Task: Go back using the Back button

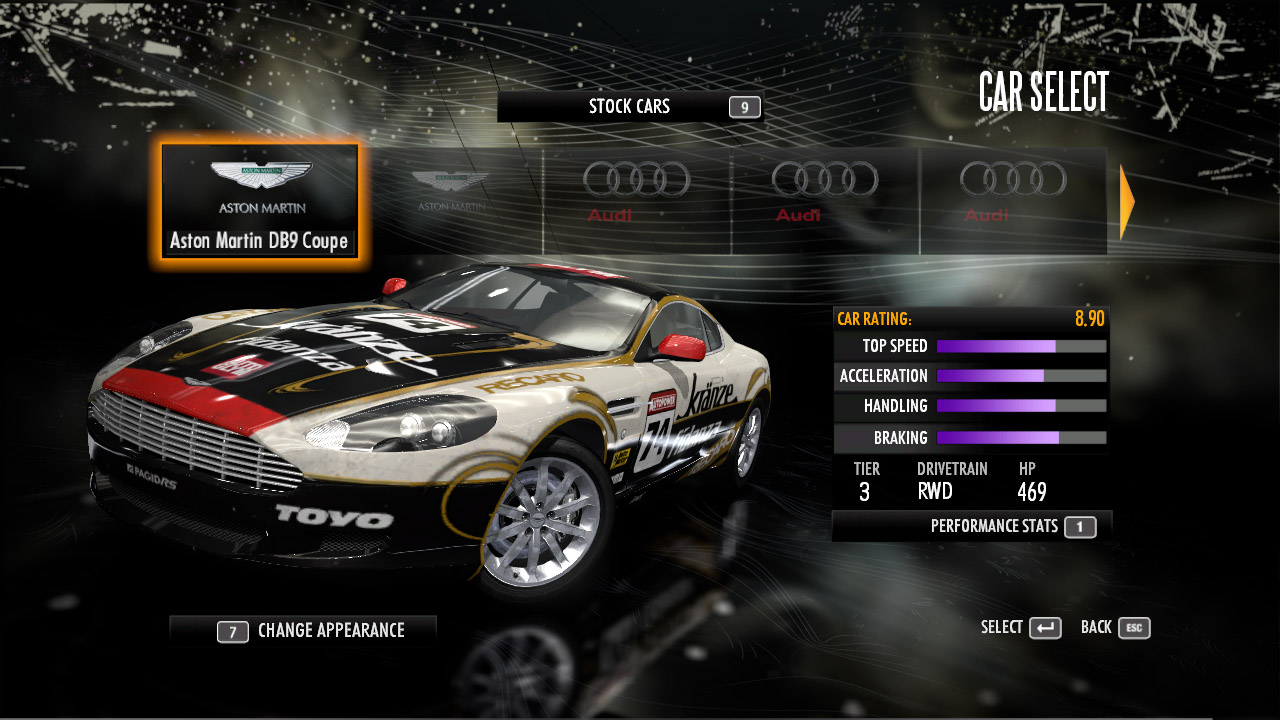Action: [1115, 628]
